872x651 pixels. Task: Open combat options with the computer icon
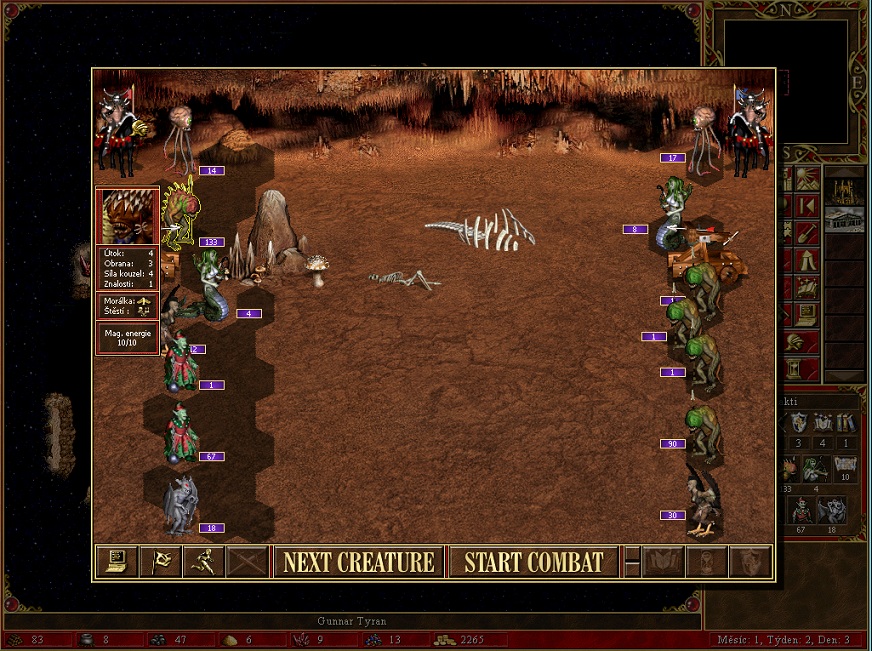click(116, 562)
